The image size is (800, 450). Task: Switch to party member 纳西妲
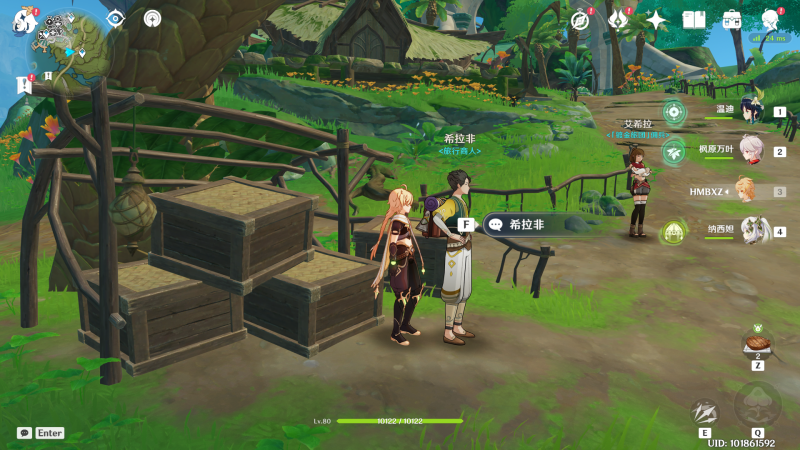pos(750,231)
